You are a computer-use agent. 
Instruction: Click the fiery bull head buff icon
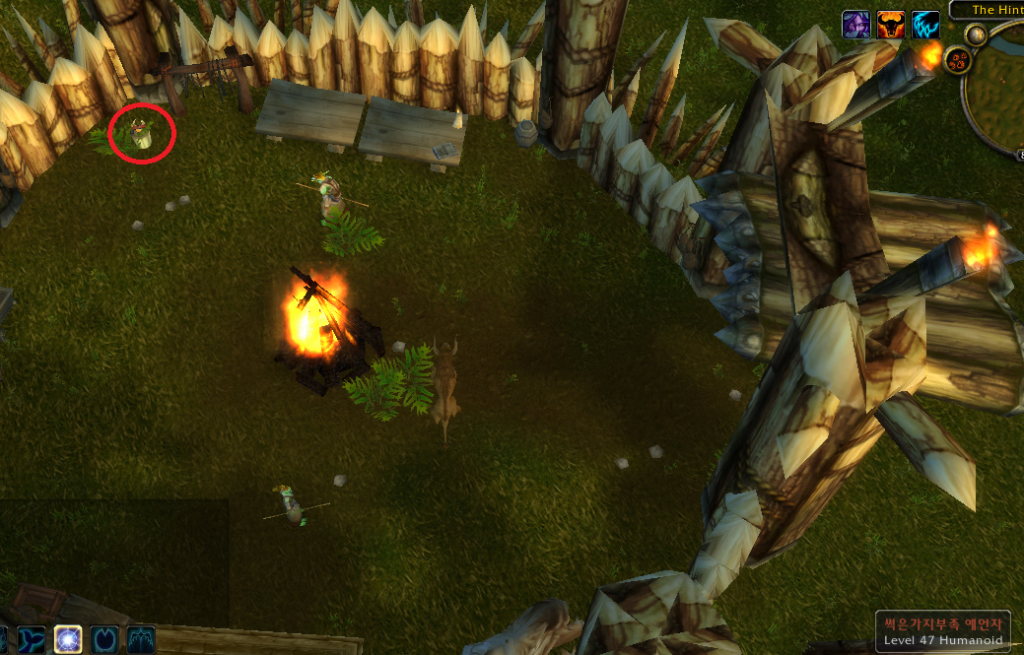[890, 24]
